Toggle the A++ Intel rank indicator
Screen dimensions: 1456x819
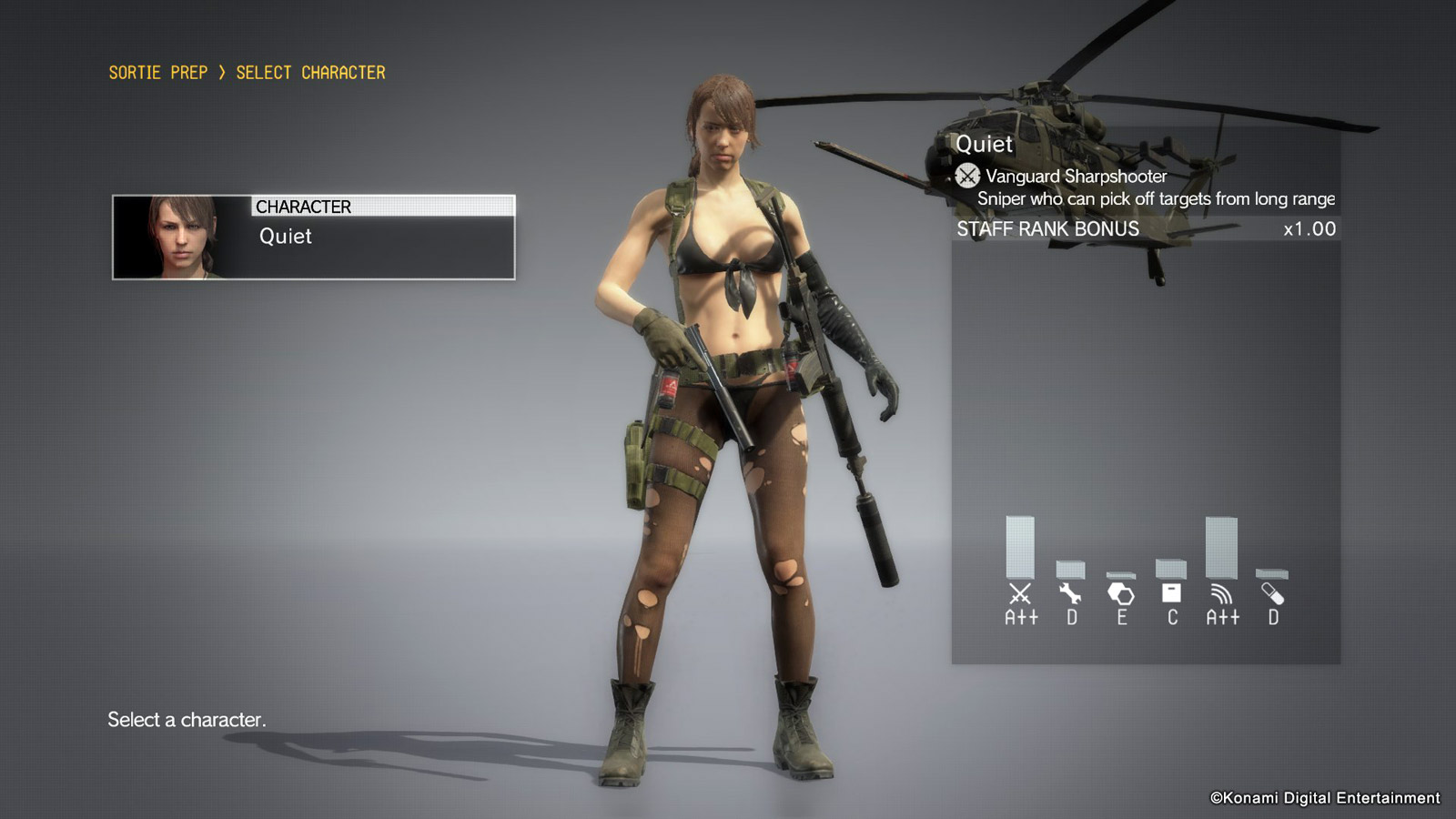(x=1224, y=616)
